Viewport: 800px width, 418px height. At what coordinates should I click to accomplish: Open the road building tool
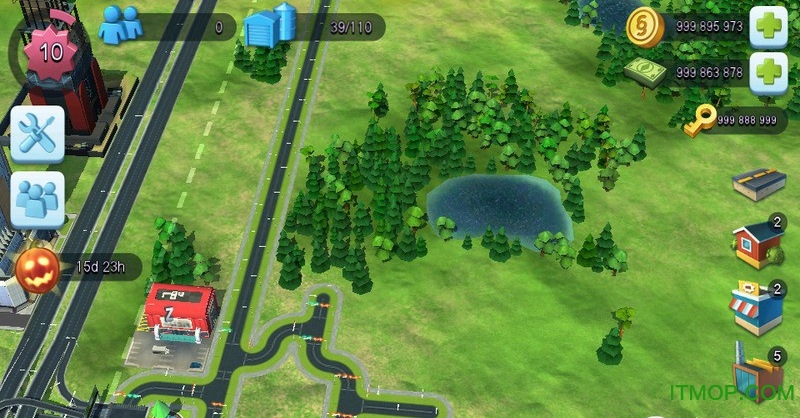tap(757, 186)
